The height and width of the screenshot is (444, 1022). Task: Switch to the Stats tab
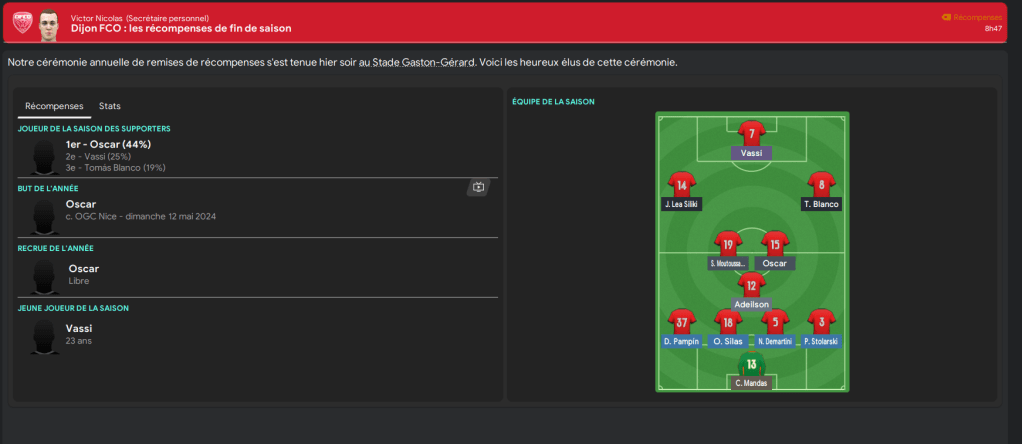110,106
